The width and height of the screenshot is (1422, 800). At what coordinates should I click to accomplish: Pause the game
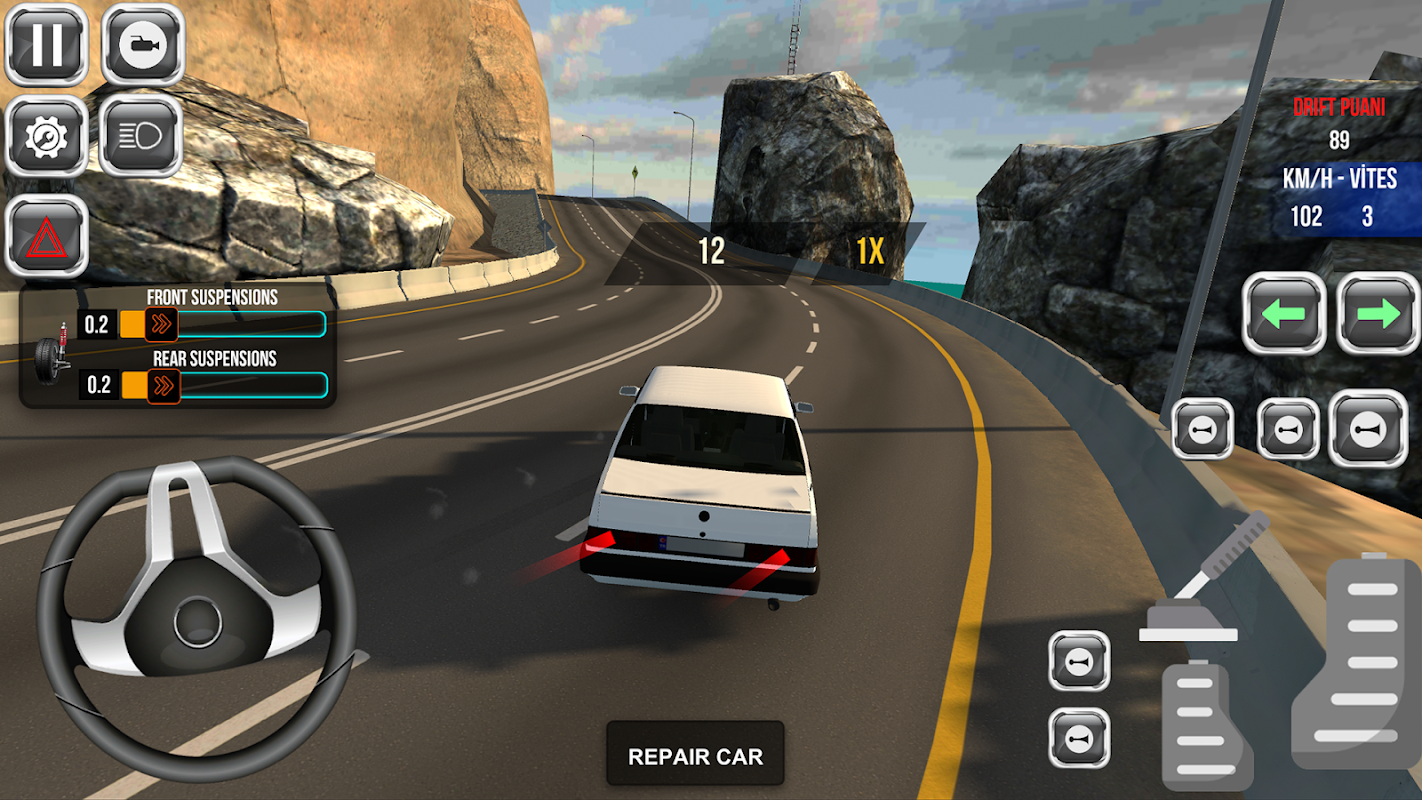click(47, 45)
